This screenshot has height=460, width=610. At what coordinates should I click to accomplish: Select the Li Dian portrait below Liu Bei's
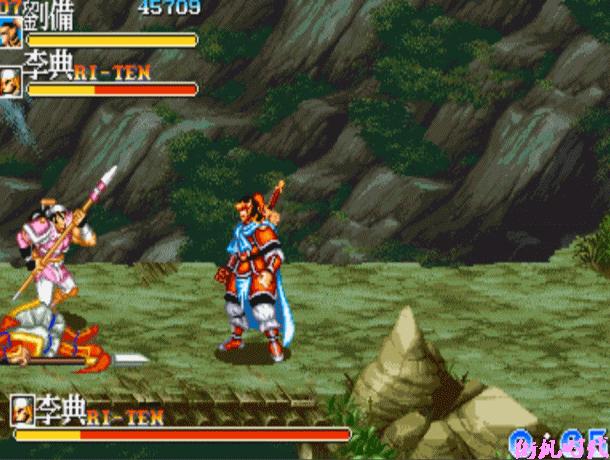point(12,81)
